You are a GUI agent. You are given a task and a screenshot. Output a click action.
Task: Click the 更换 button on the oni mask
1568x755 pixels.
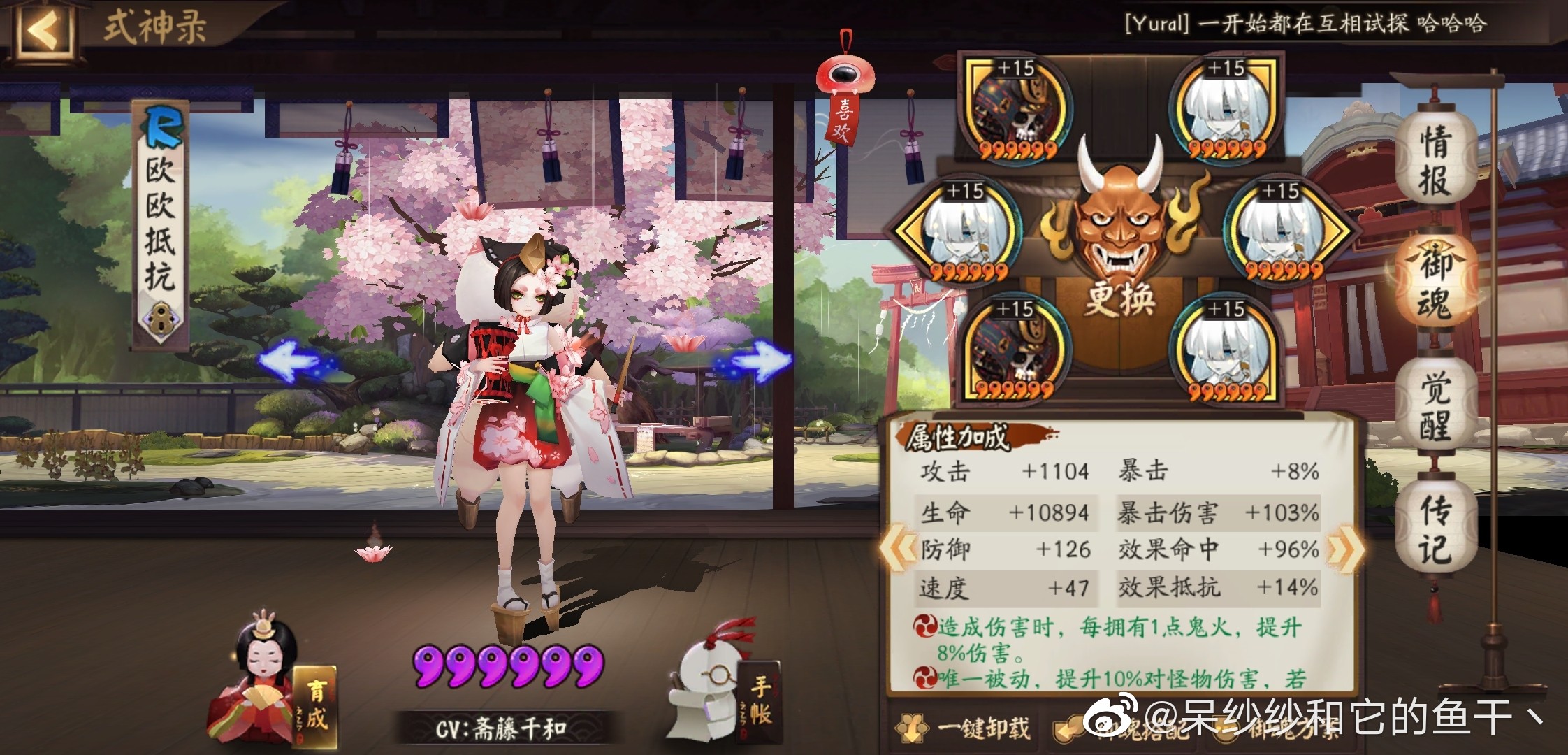pos(1119,299)
